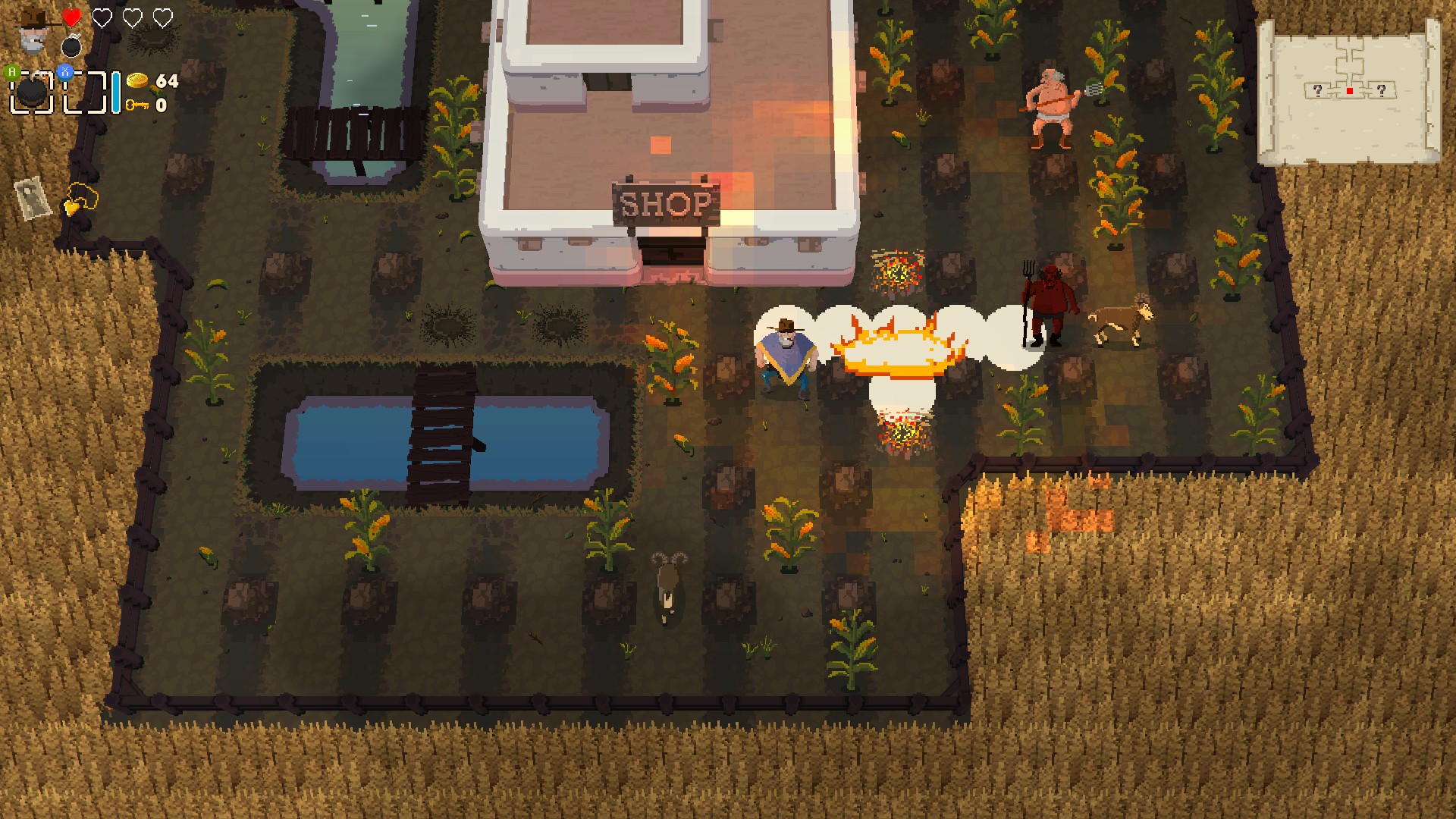Inspect the gold heart necklace icon

(x=80, y=199)
